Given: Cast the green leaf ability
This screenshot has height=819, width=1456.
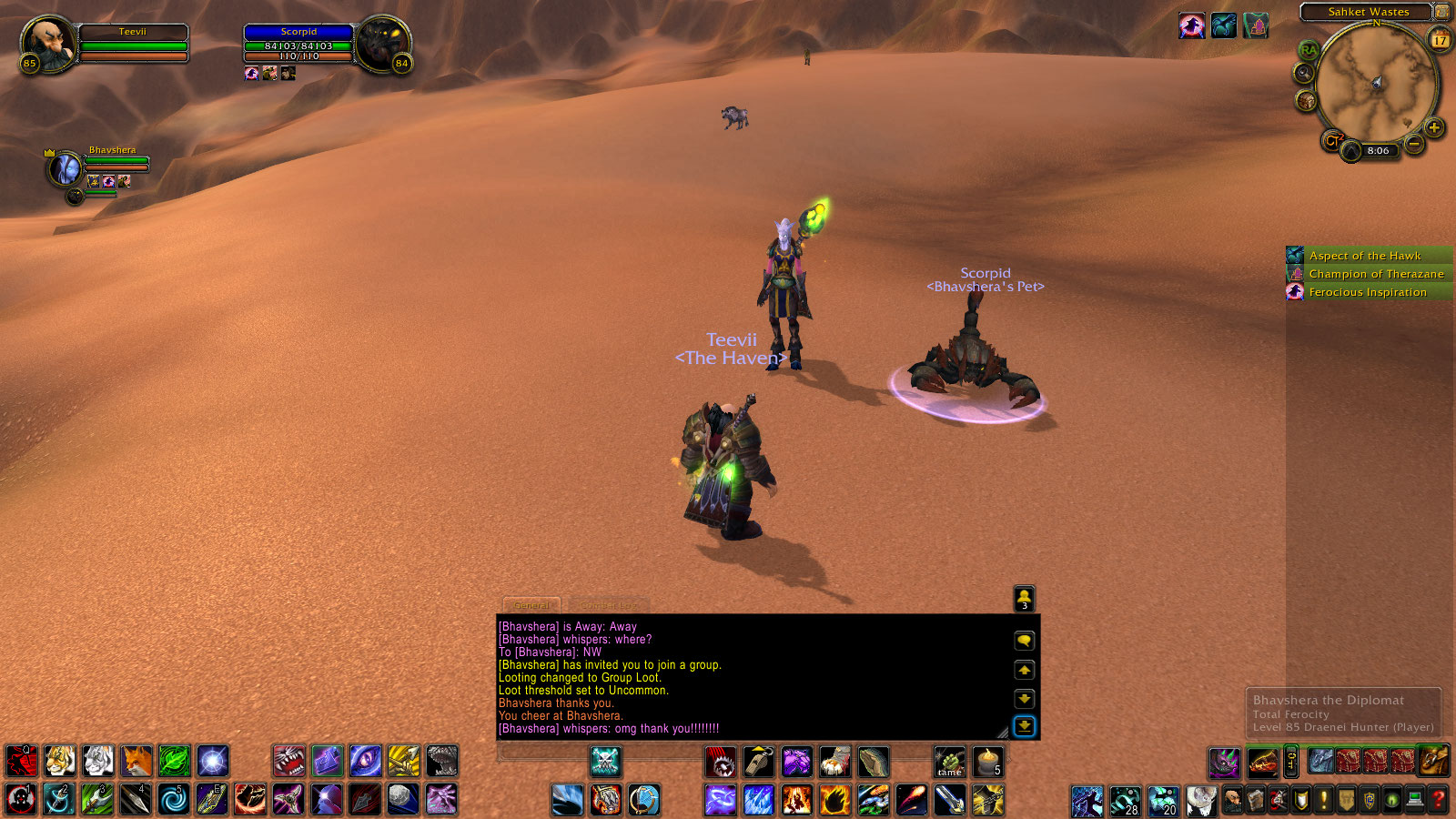Looking at the screenshot, I should pos(175,761).
